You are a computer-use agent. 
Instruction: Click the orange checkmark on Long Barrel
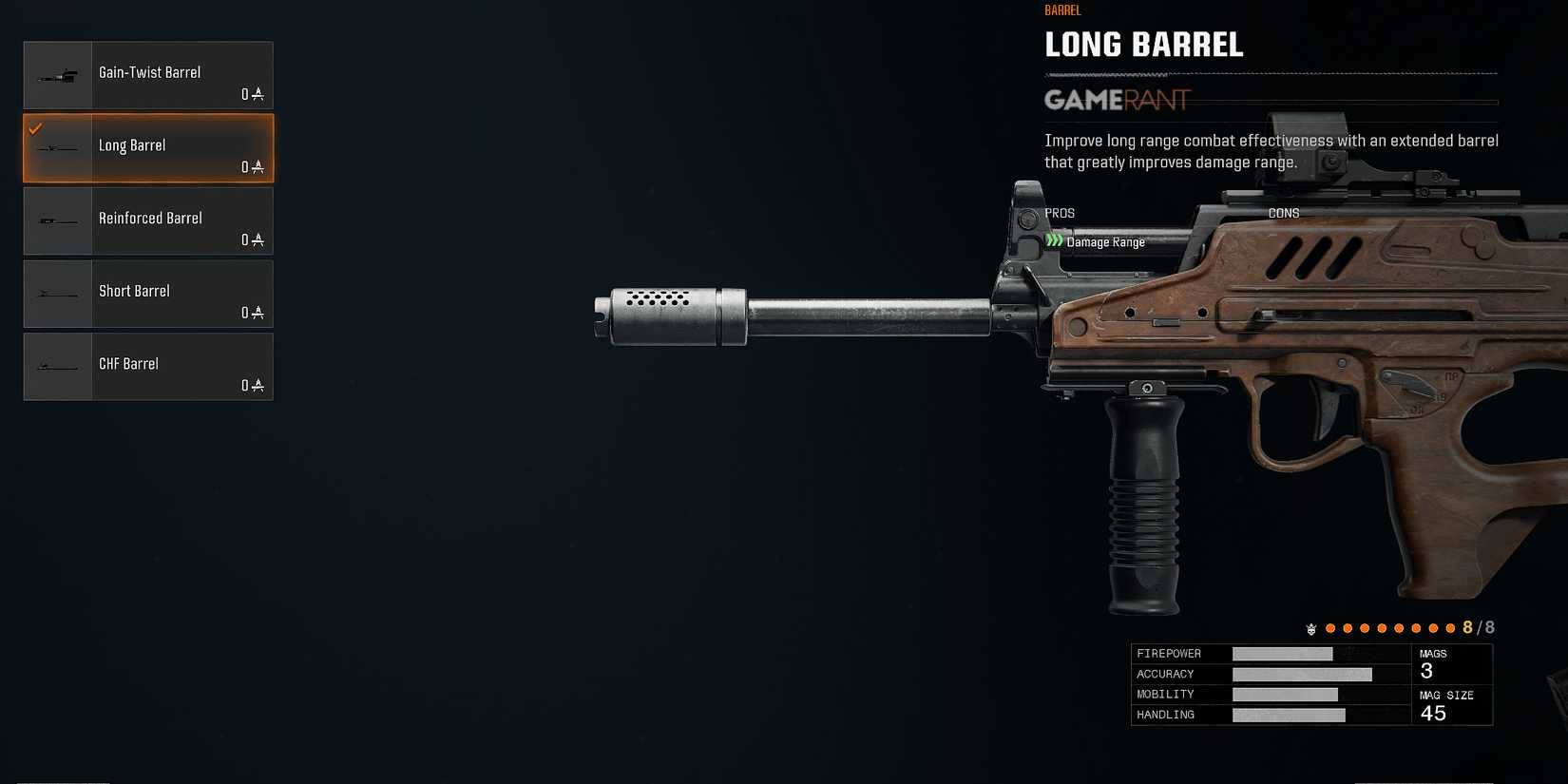[x=36, y=126]
